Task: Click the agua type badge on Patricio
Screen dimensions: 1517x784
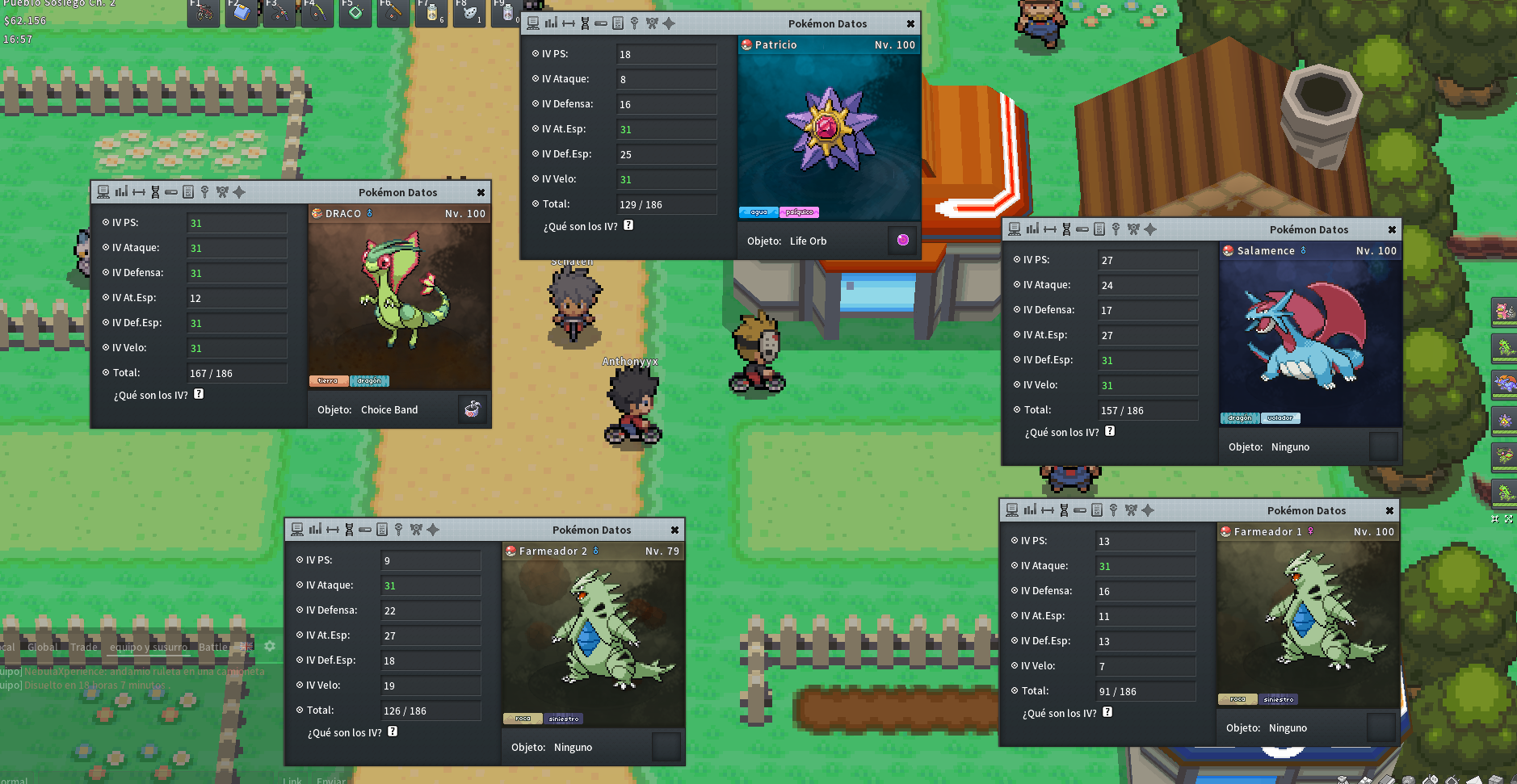Action: point(757,212)
